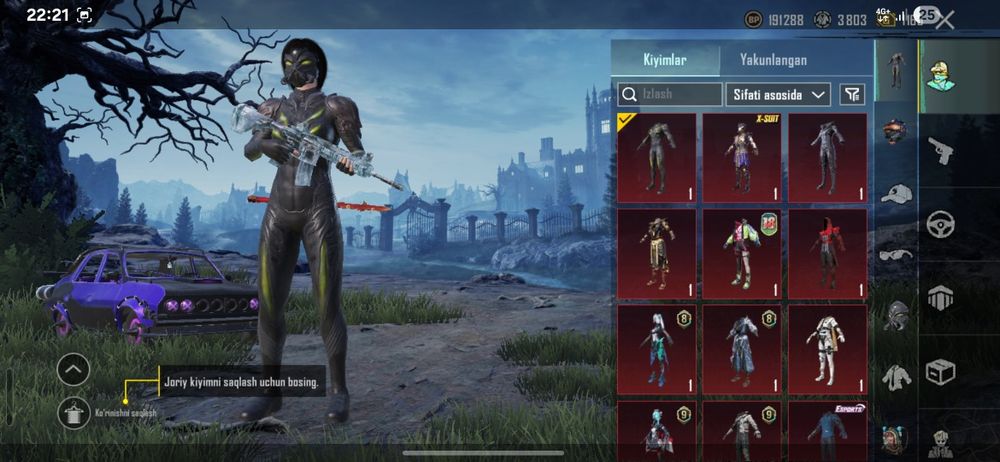The width and height of the screenshot is (1000, 462).
Task: Open the pistol weapon skins category
Action: 940,150
